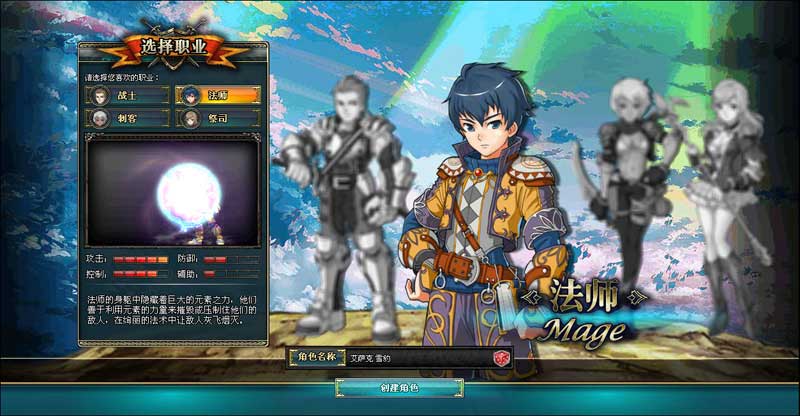Pick the 刺客 assassin class
This screenshot has height=416, width=800.
(127, 118)
